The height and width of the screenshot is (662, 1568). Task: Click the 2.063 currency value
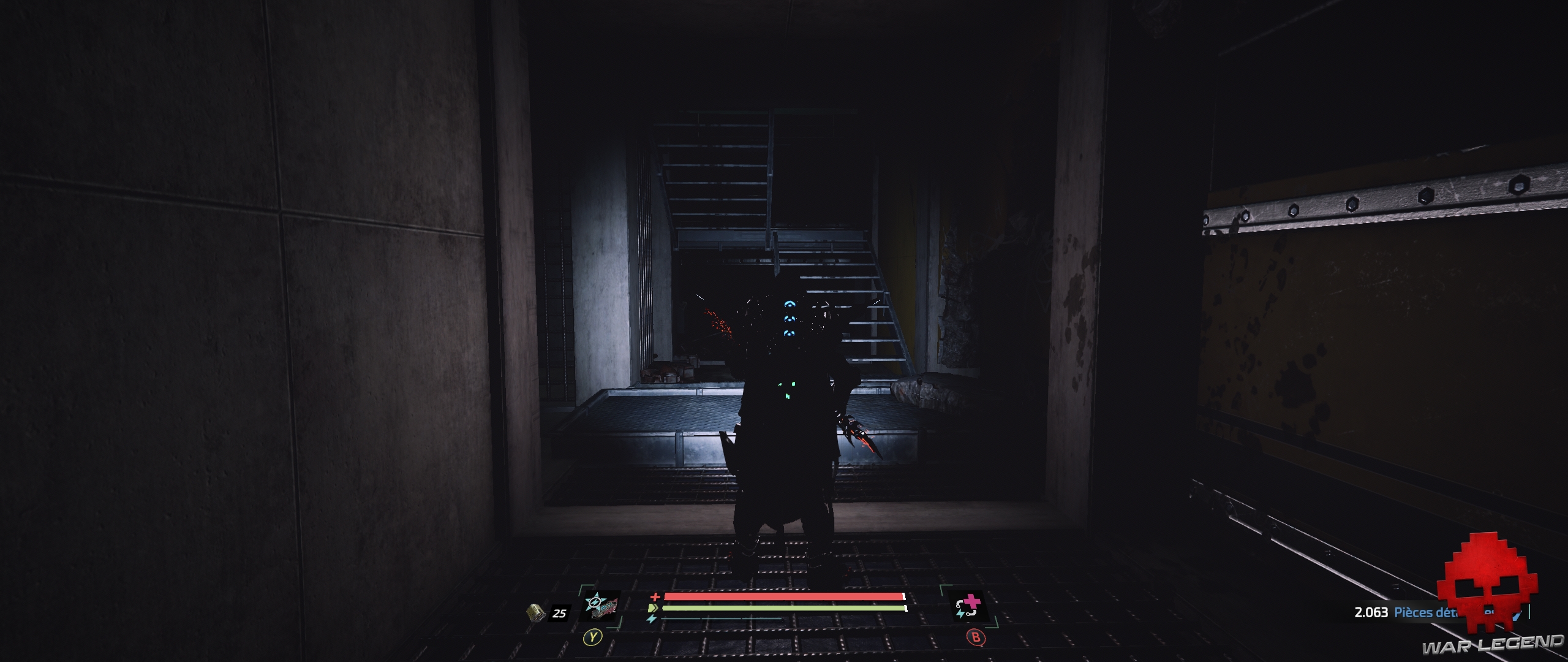1371,613
